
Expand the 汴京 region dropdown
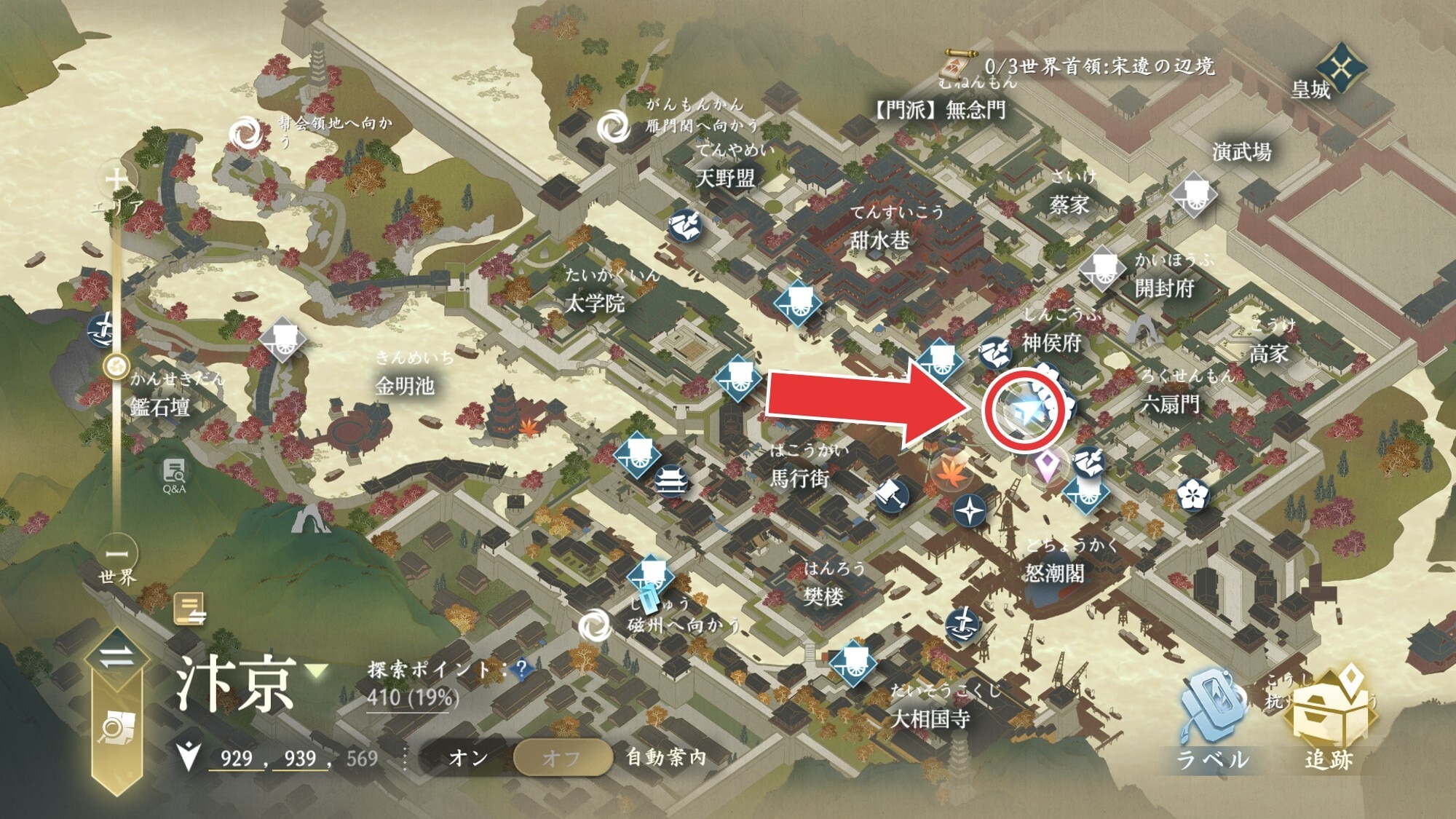[317, 670]
